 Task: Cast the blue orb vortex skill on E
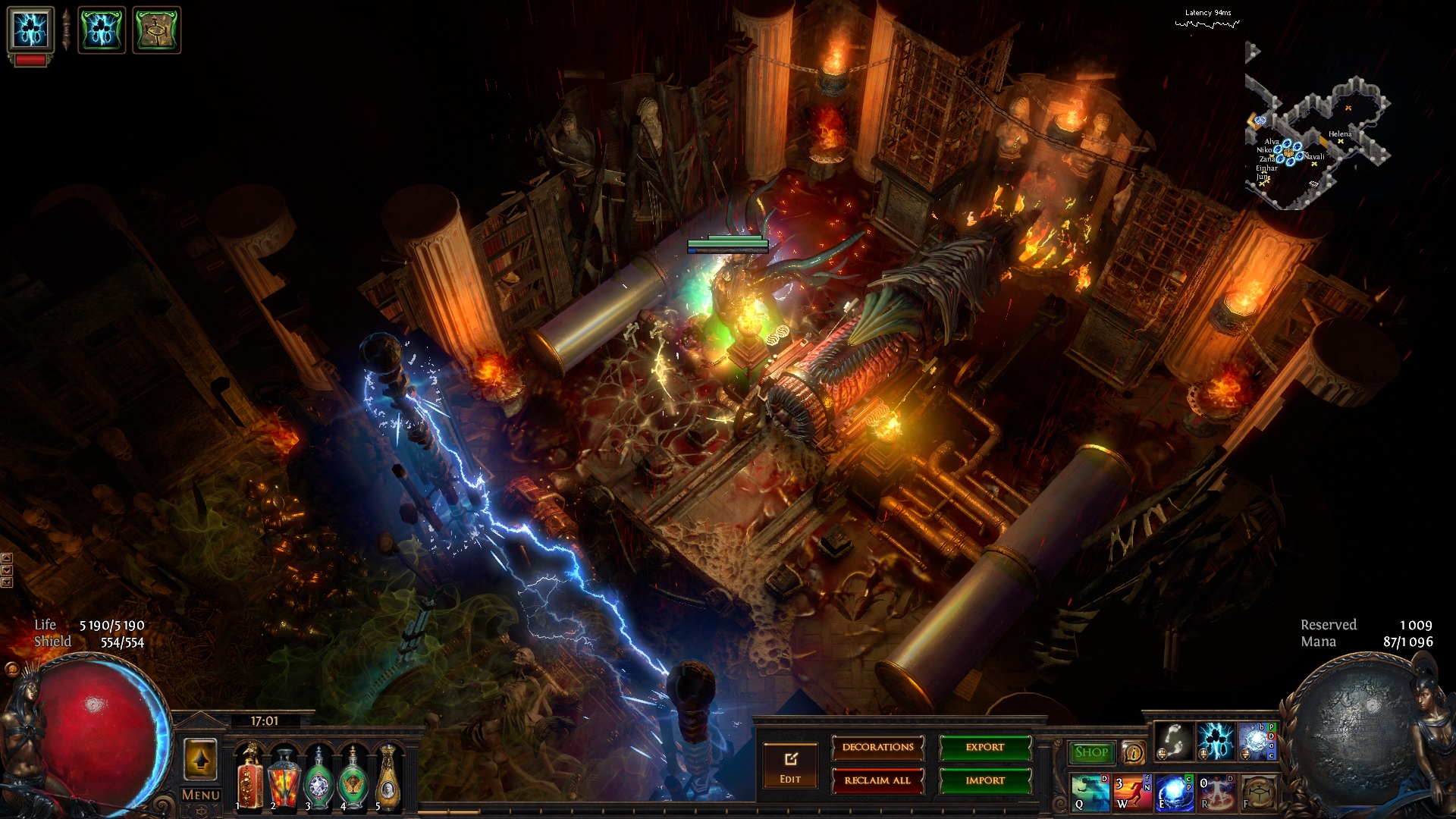1172,792
